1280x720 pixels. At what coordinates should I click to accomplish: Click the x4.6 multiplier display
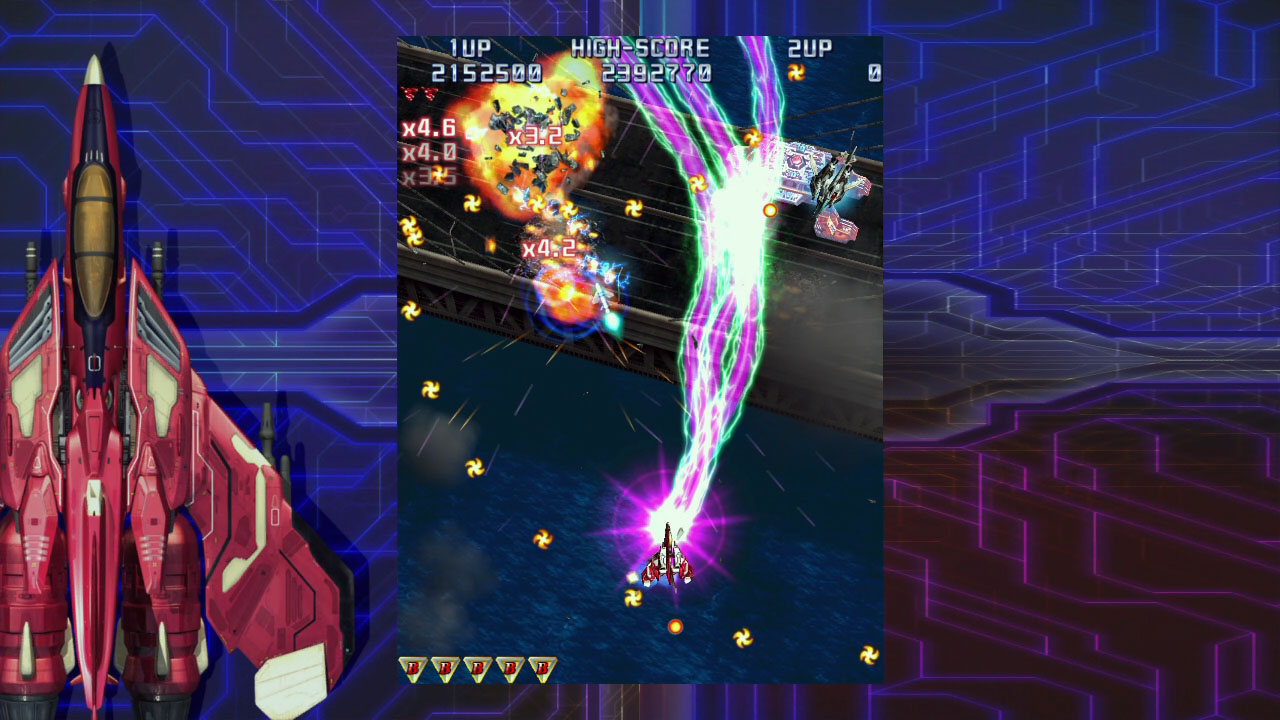[x=430, y=128]
